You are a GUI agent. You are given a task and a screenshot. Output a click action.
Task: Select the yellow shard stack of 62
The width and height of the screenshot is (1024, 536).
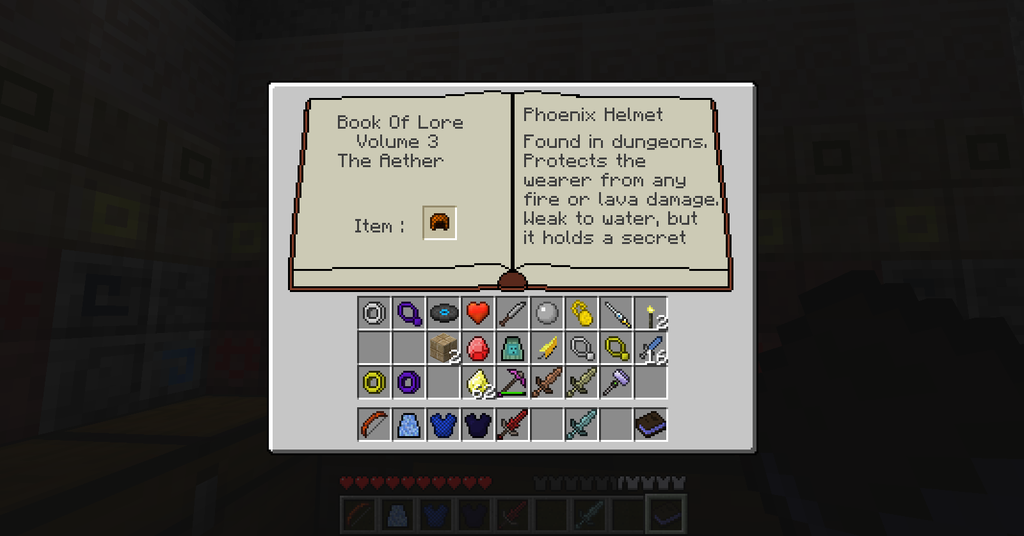479,381
